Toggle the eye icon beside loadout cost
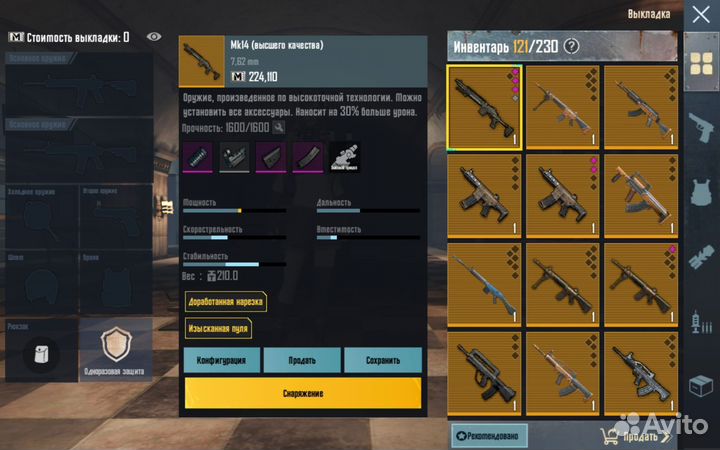This screenshot has width=720, height=450. 154,37
